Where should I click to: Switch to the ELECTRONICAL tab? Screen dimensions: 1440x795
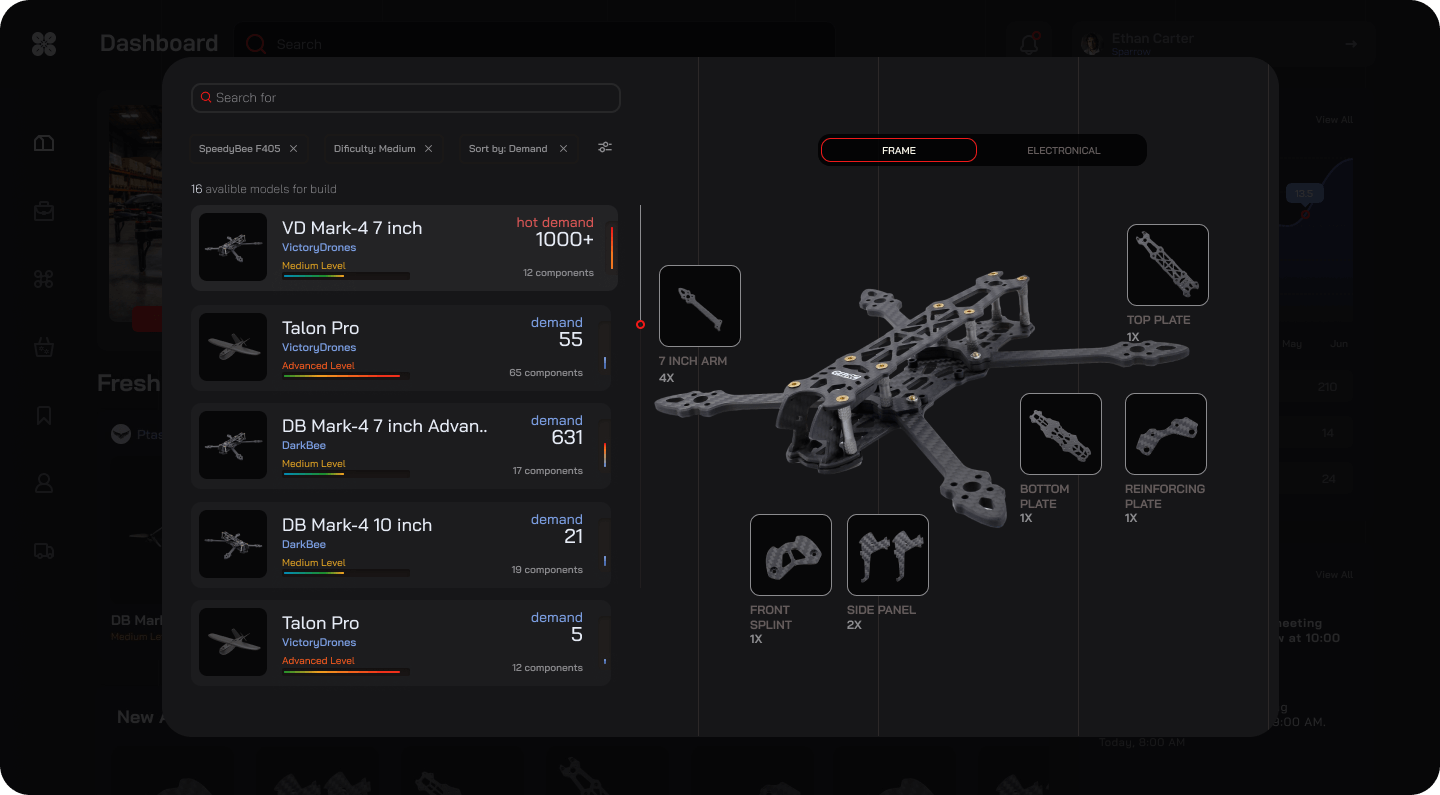click(1063, 150)
